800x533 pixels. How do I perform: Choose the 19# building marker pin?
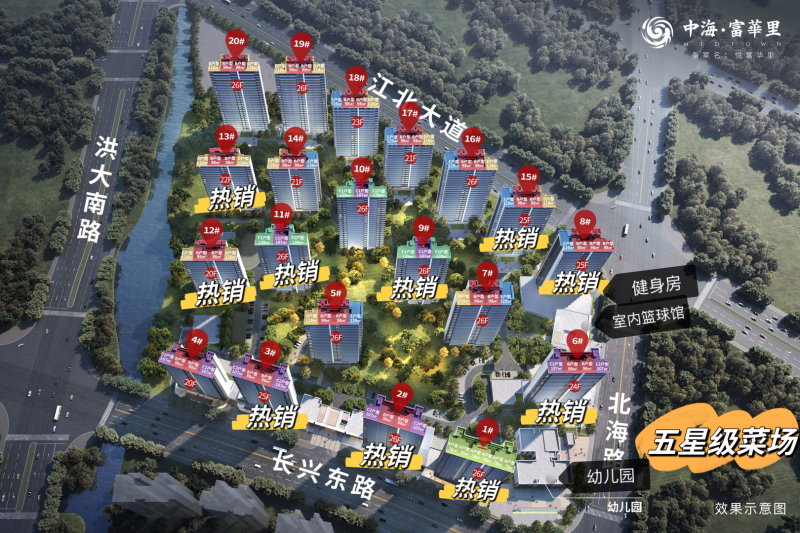[x=301, y=44]
